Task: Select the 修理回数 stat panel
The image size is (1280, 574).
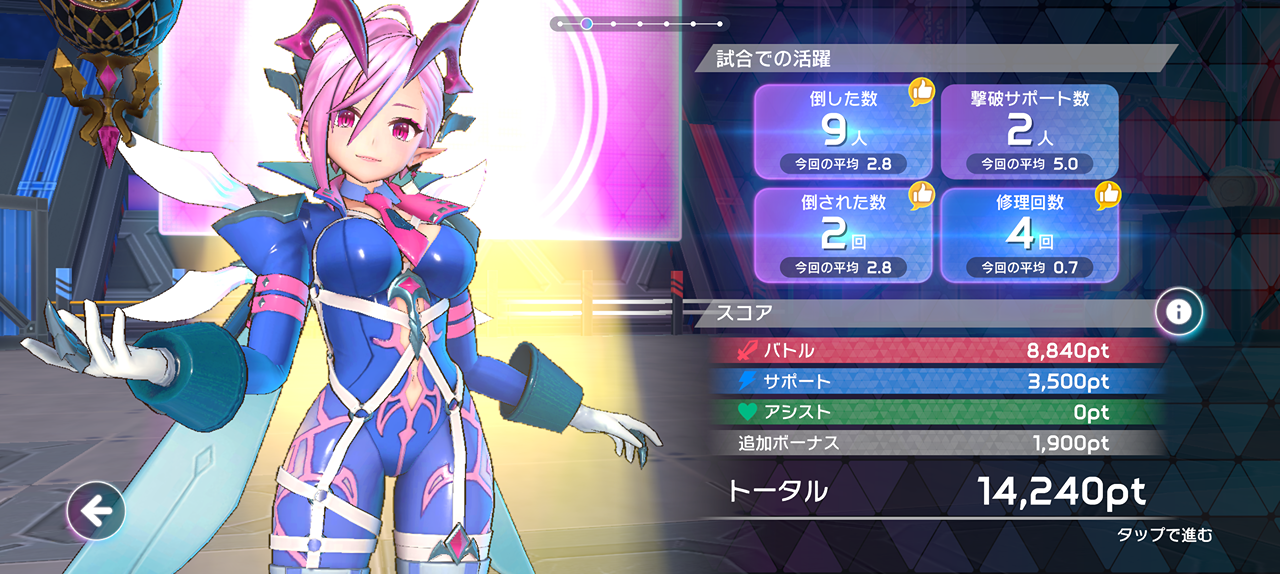Action: [1029, 235]
